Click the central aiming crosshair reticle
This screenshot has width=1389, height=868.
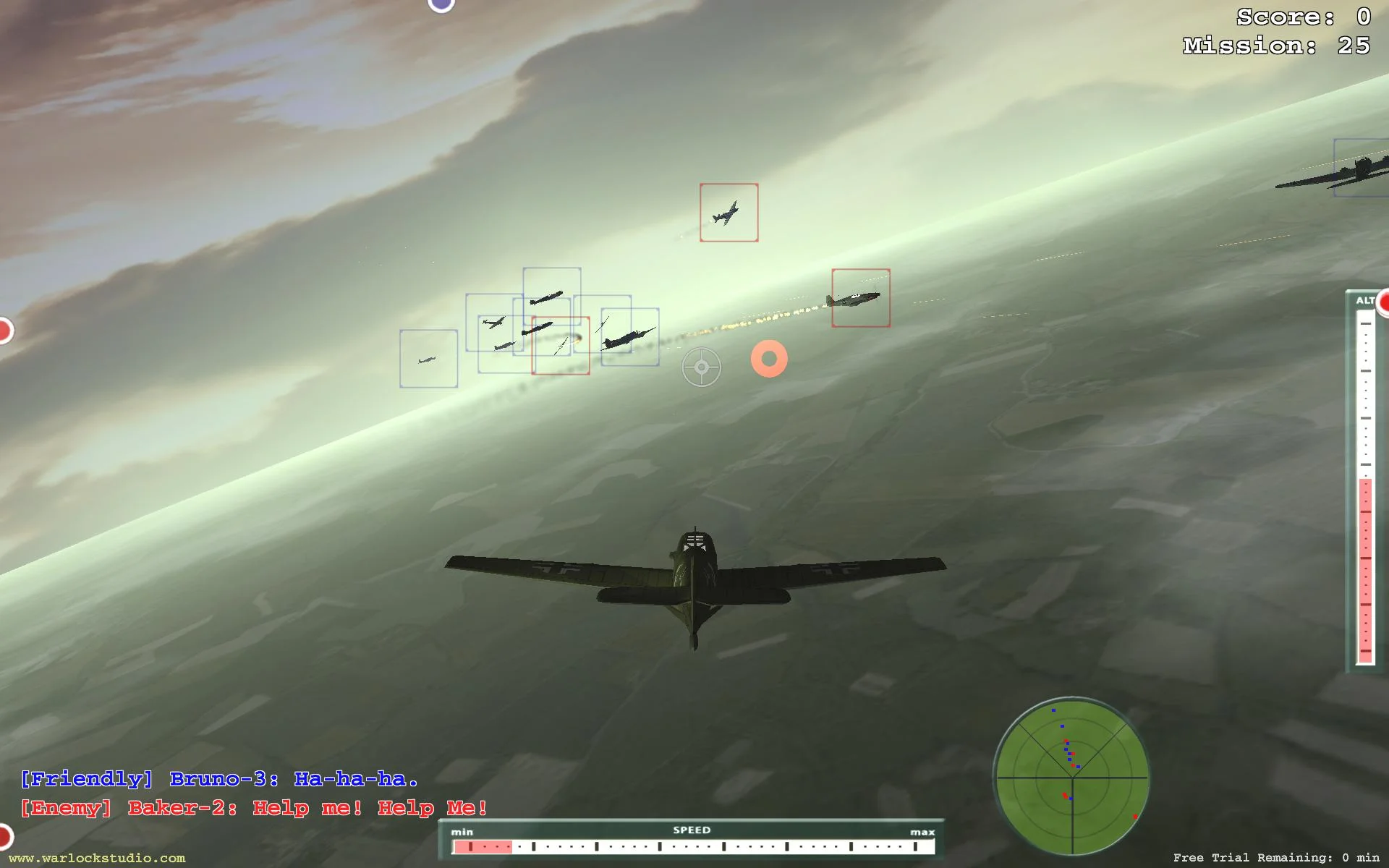tap(702, 367)
